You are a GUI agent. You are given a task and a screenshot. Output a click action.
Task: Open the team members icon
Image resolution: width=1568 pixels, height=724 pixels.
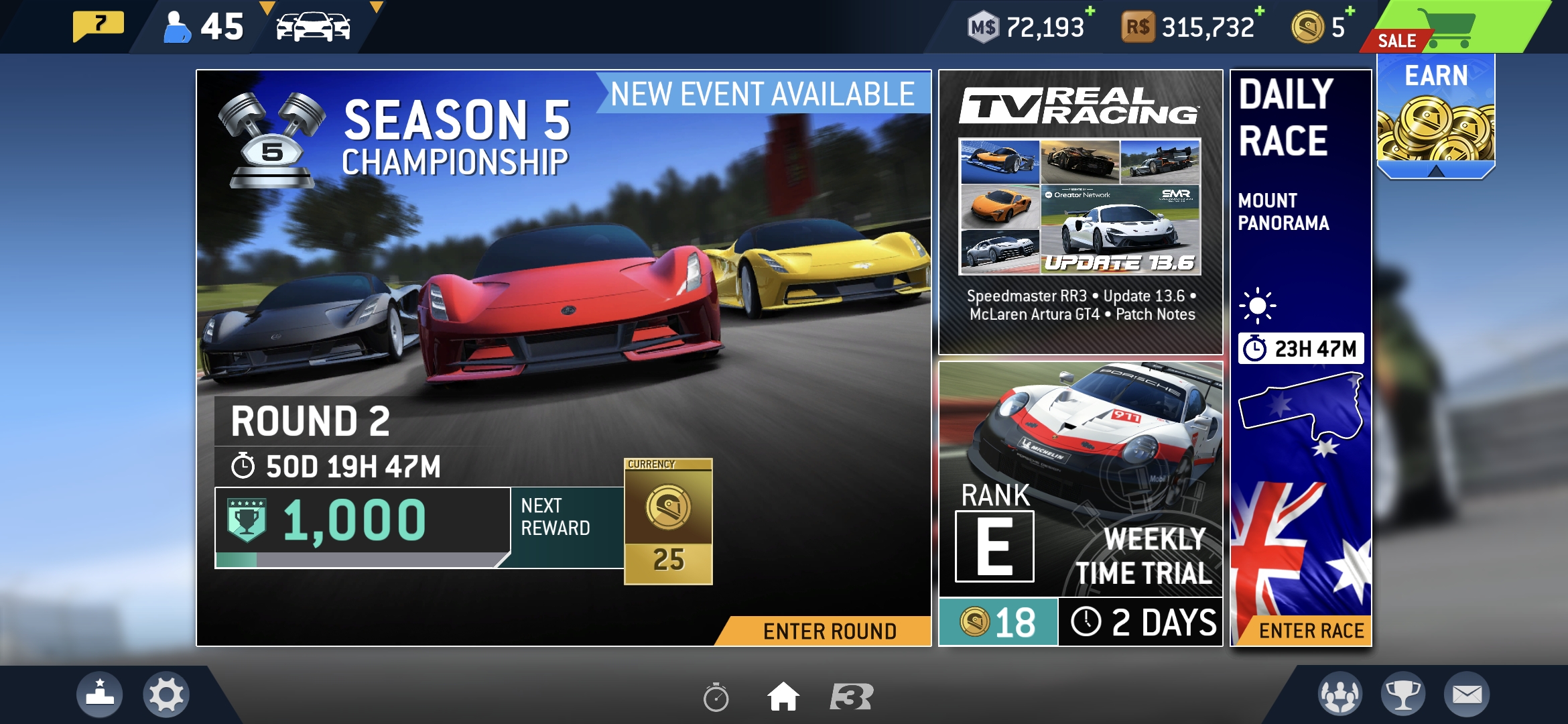coord(1340,695)
